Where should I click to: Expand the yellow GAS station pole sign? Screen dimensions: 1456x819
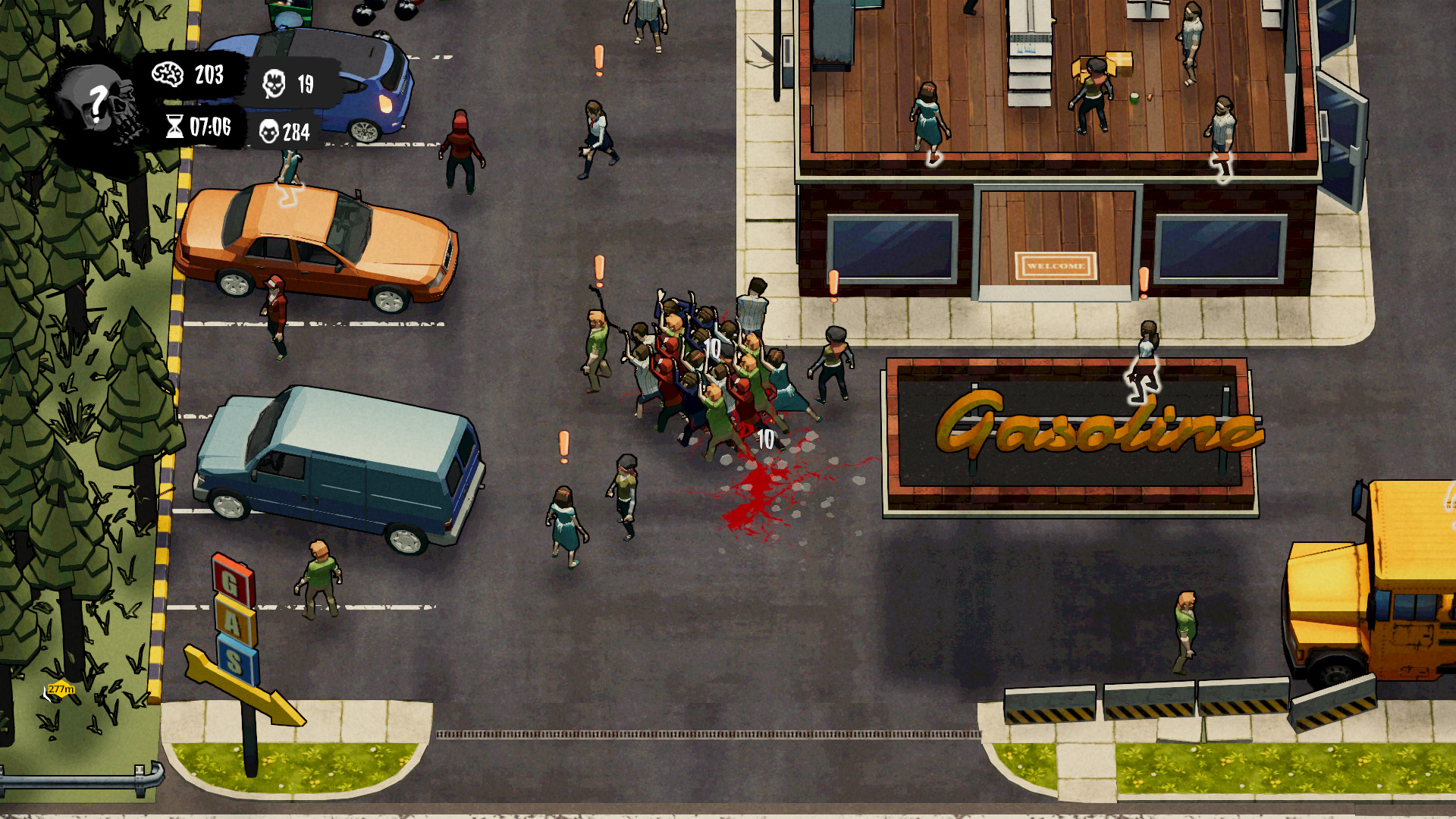[232, 623]
